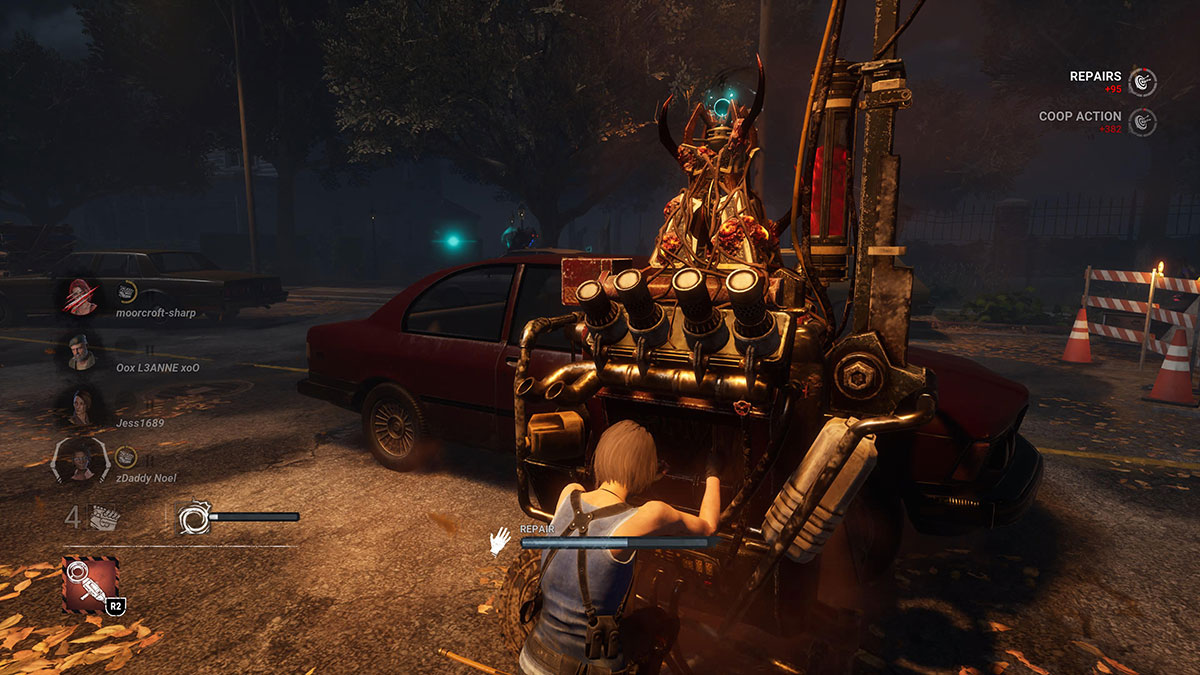Click the coiled ring icon beside the bar
Image resolution: width=1200 pixels, height=675 pixels.
point(192,517)
